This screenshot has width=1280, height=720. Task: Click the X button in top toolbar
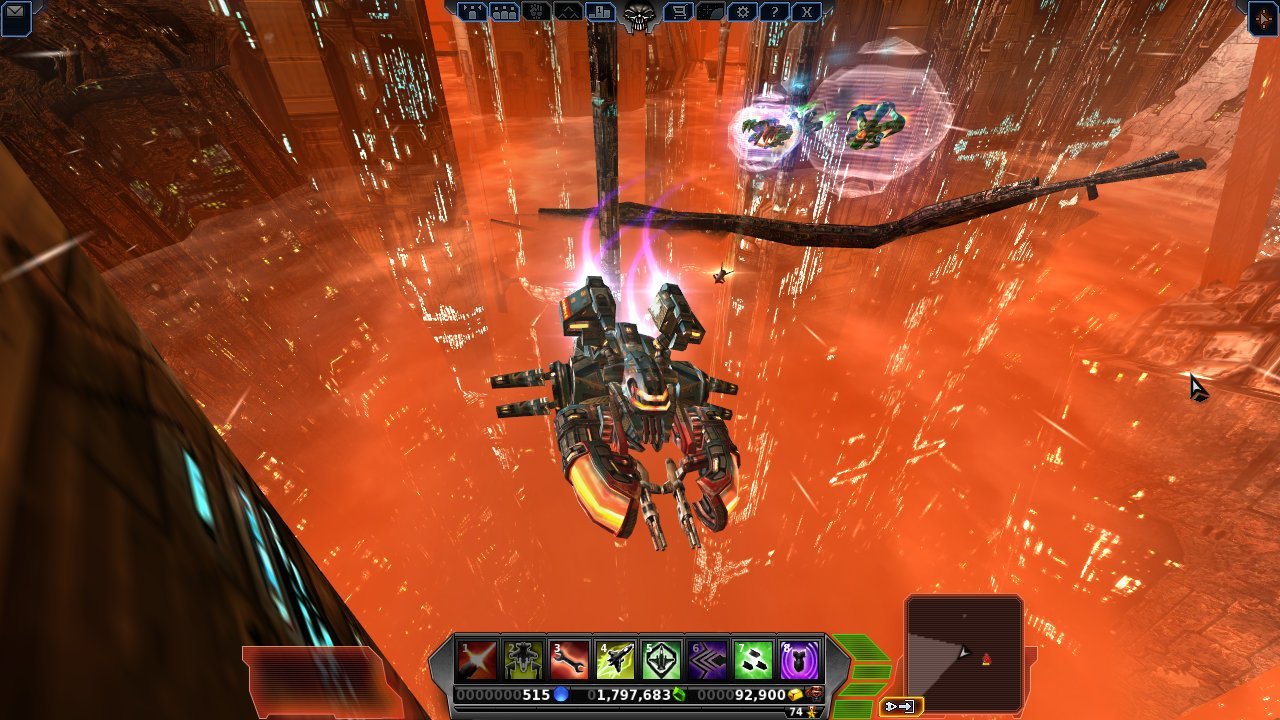pyautogui.click(x=806, y=12)
